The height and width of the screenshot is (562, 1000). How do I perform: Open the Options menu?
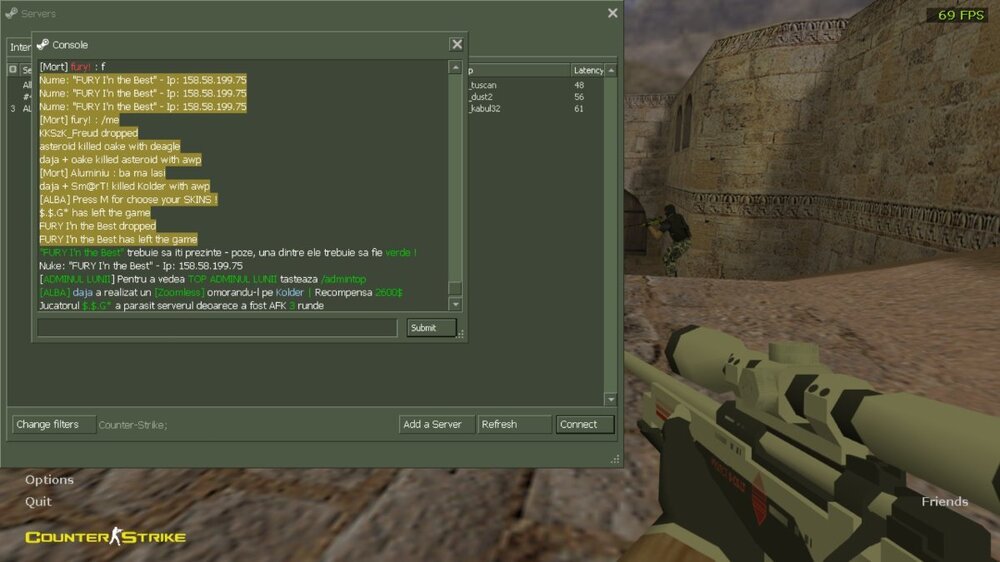click(49, 480)
